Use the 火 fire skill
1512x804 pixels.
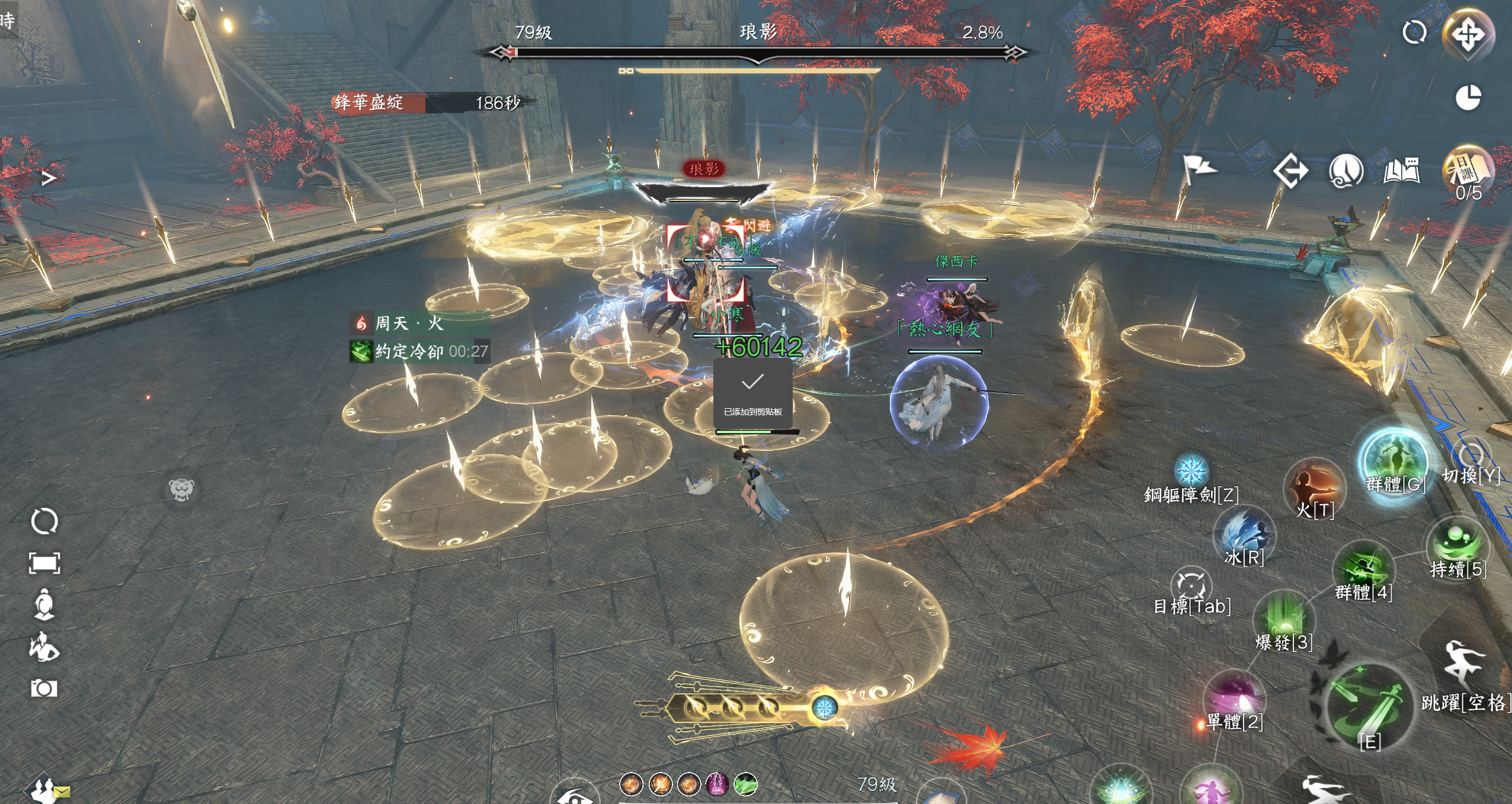[1315, 487]
